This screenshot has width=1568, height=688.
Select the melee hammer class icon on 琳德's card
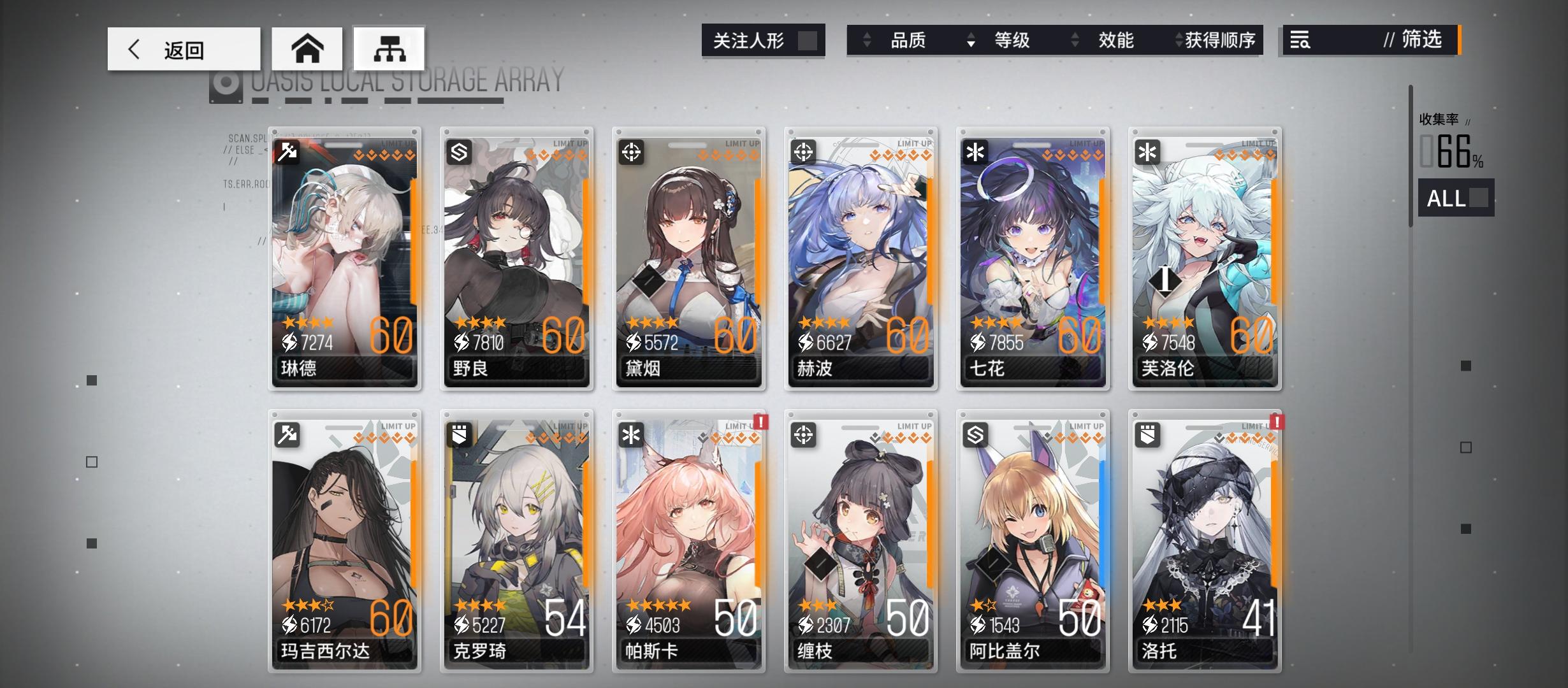pyautogui.click(x=287, y=153)
